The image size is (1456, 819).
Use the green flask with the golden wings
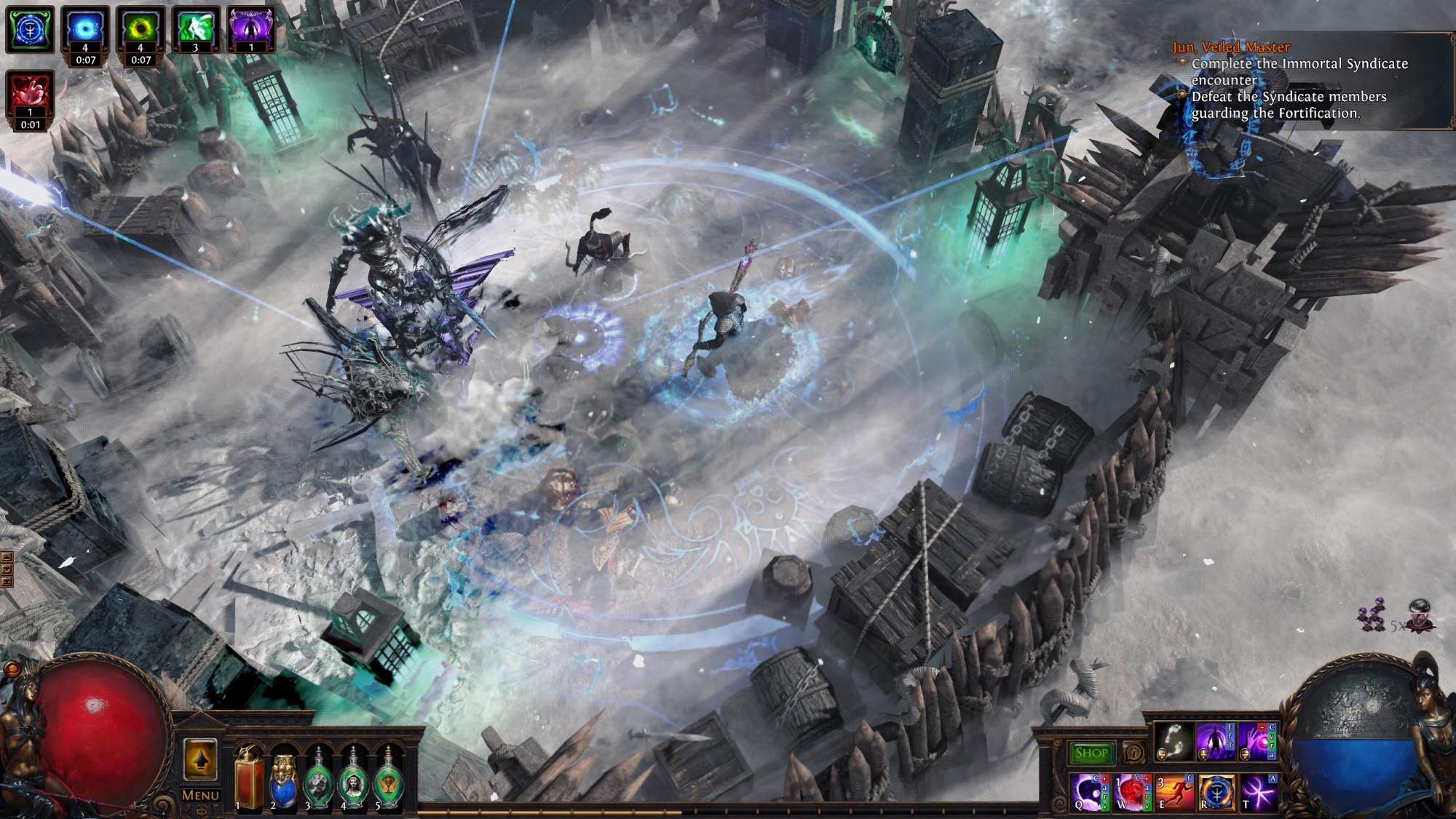[388, 780]
